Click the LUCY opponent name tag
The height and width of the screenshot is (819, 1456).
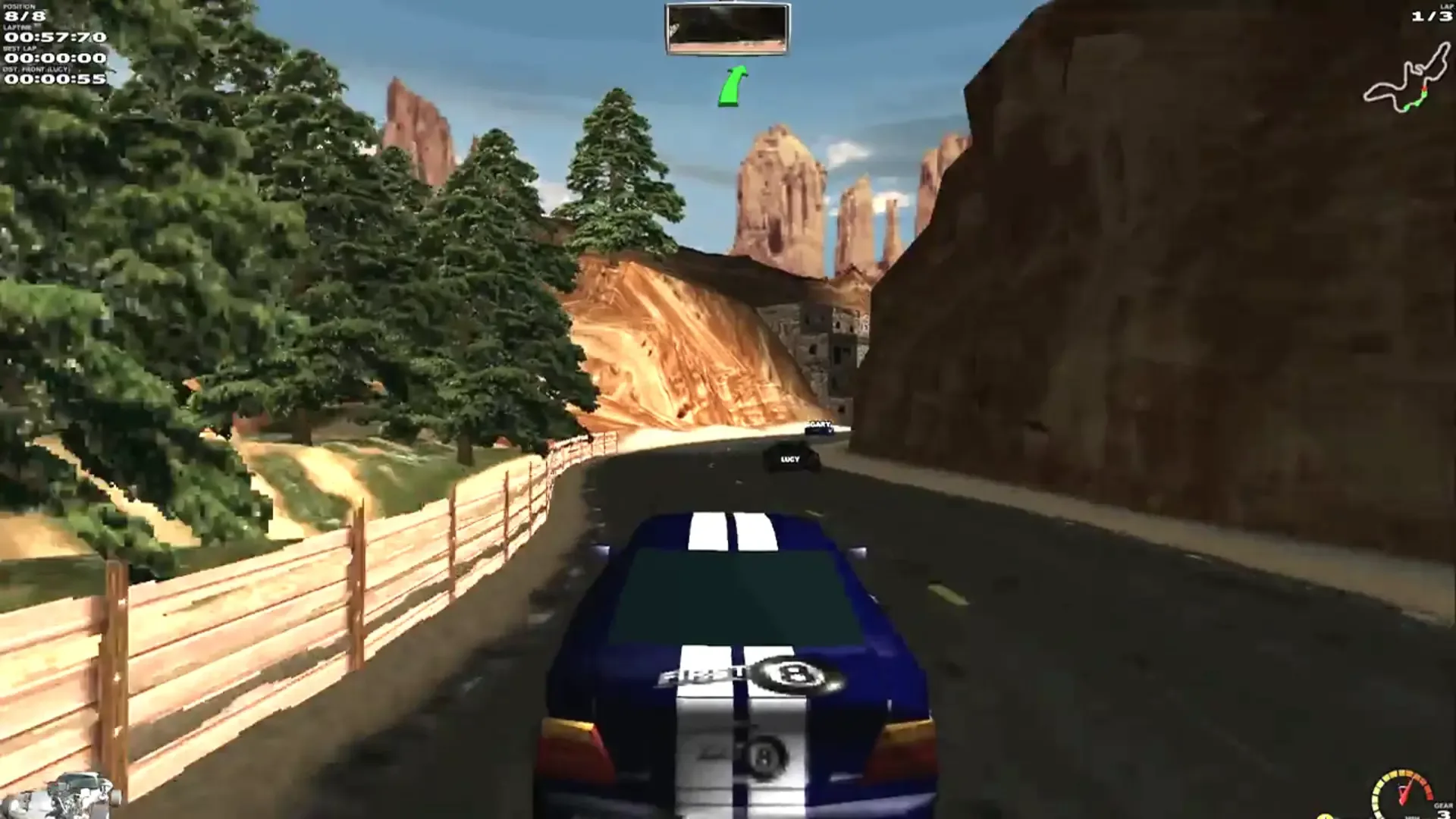click(792, 458)
